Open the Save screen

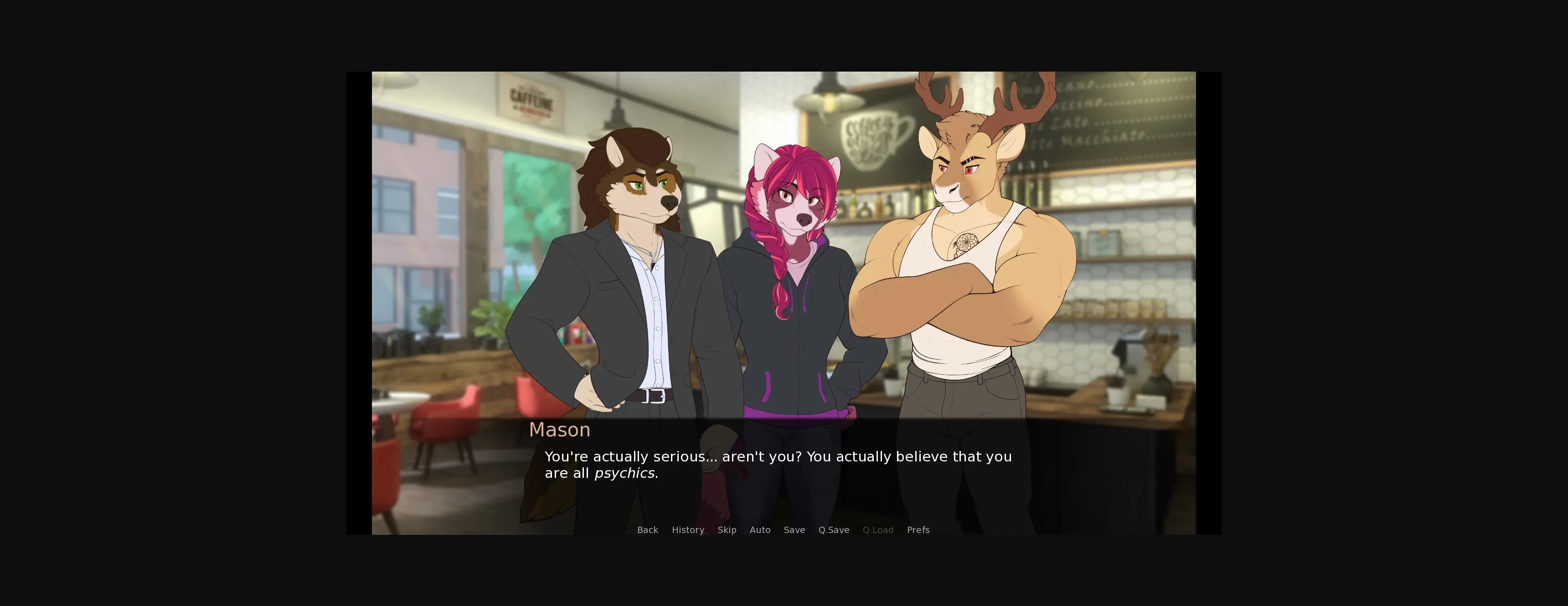[x=794, y=530]
